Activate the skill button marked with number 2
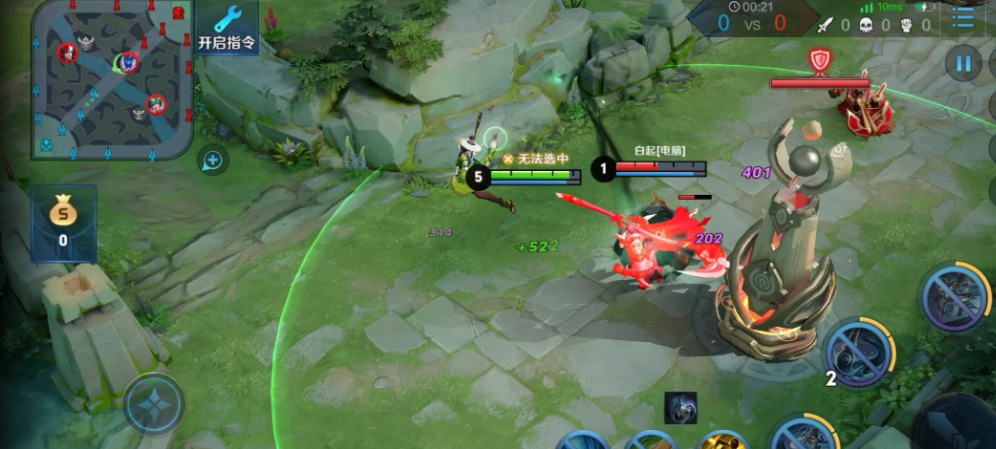Screen dimensions: 996x449 [859, 352]
